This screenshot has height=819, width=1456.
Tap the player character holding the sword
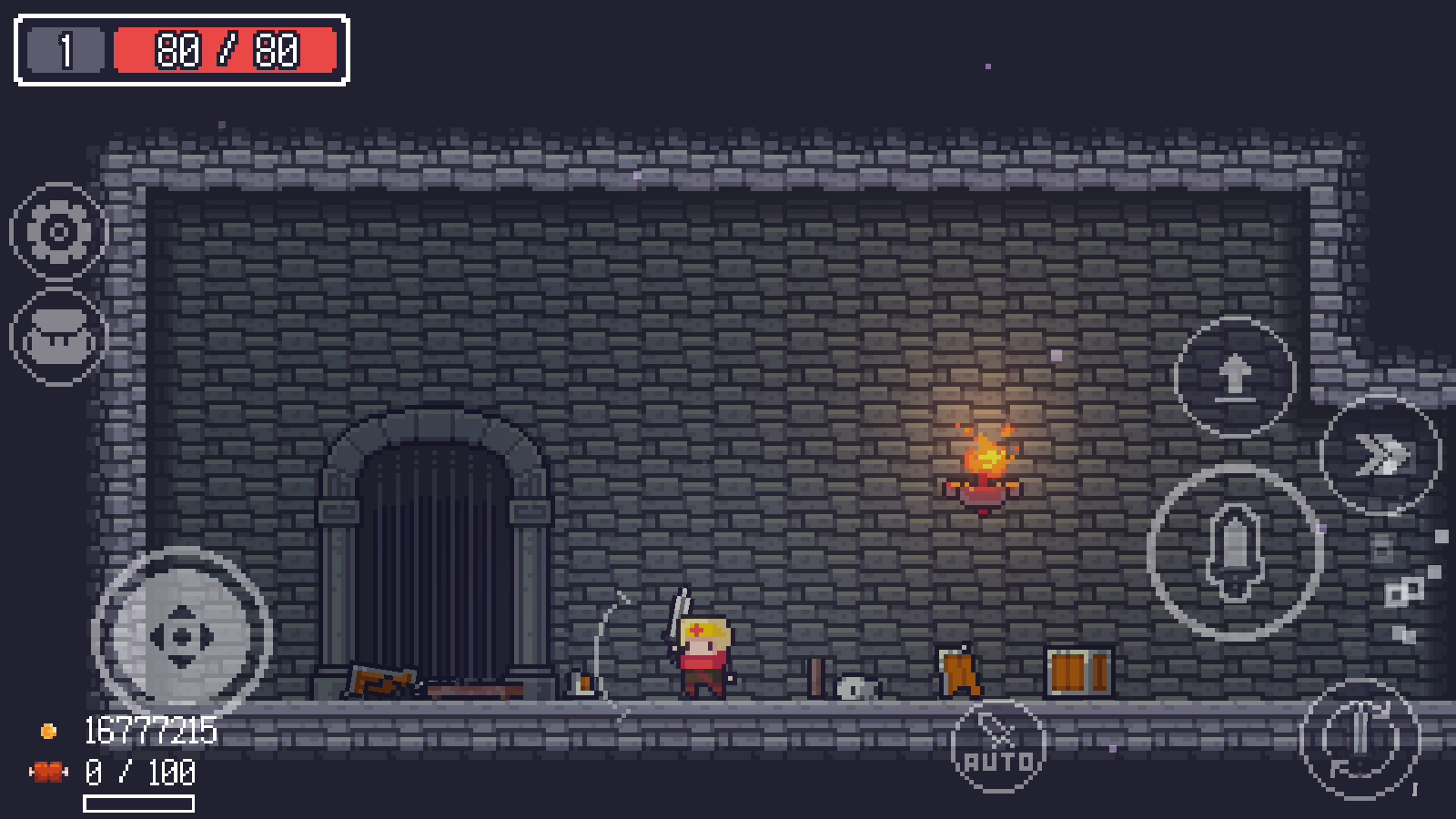[705, 655]
